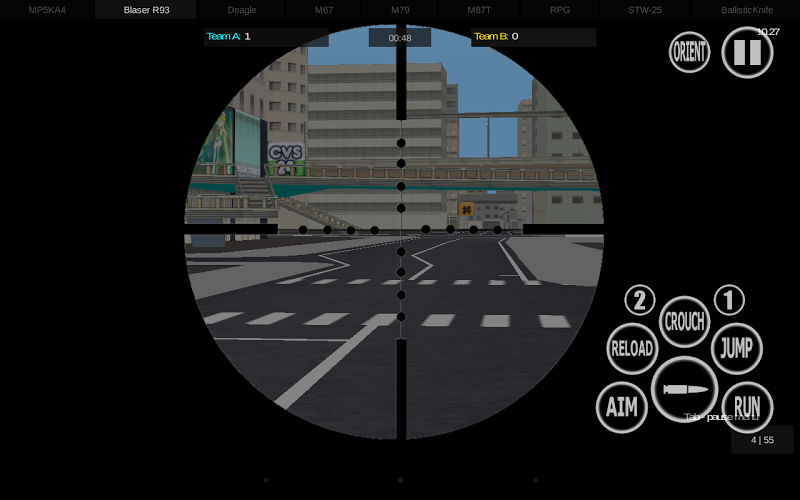
Task: Select the circled number 1 slot
Action: pyautogui.click(x=729, y=300)
